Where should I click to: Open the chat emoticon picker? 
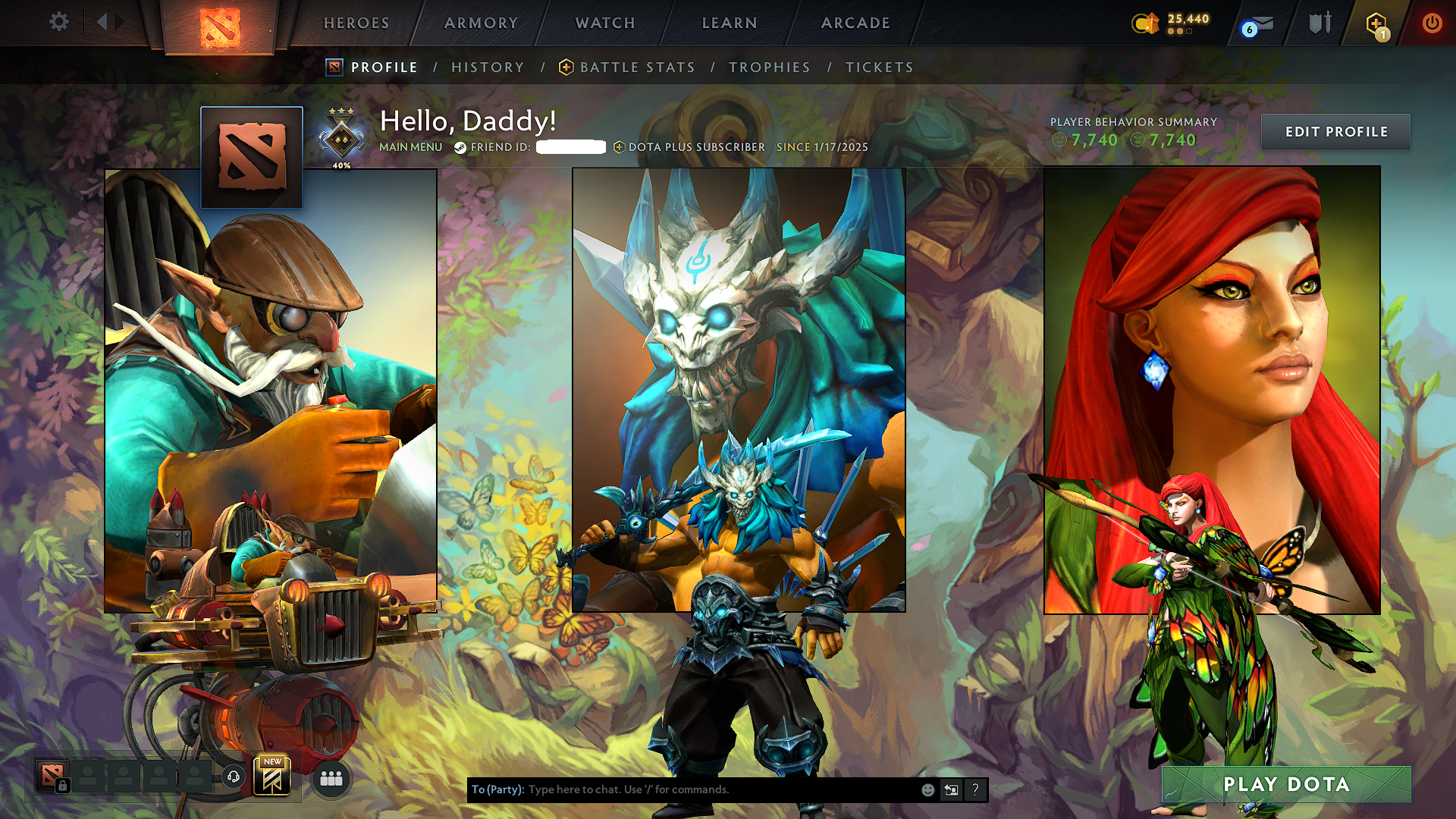point(927,790)
